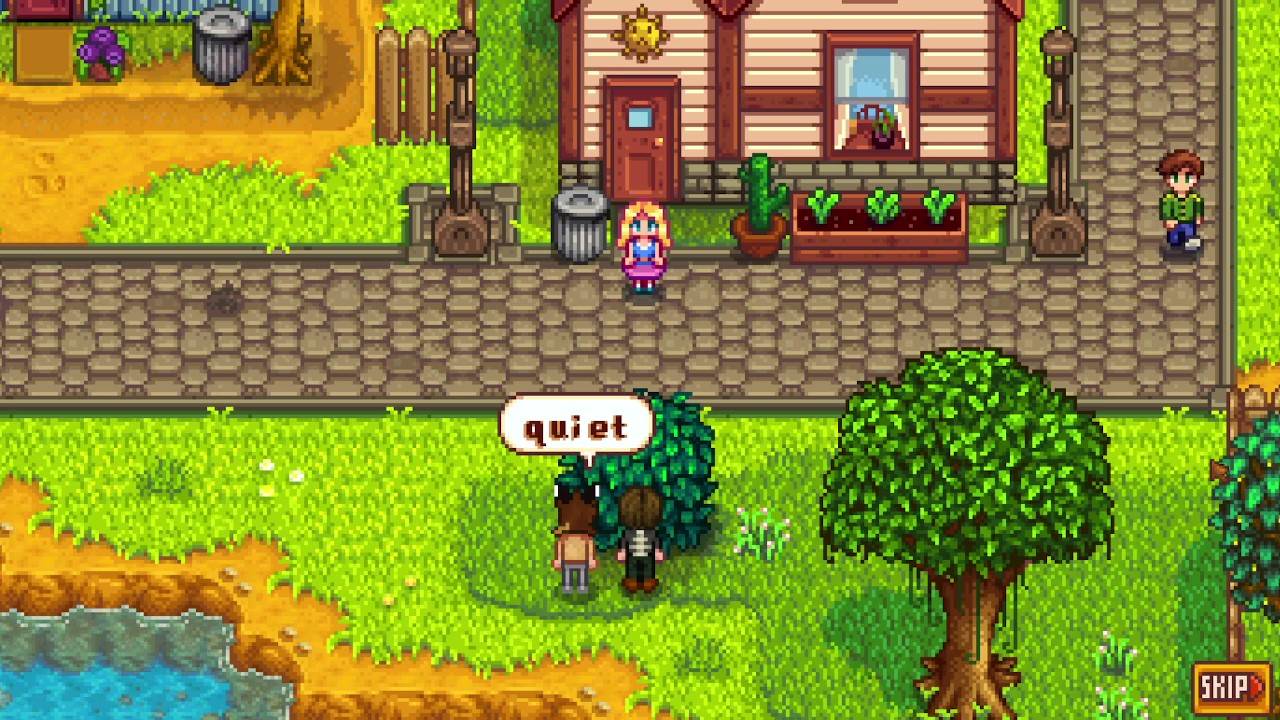Image resolution: width=1280 pixels, height=720 pixels.
Task: Open the quiet speech bubble
Action: [578, 424]
